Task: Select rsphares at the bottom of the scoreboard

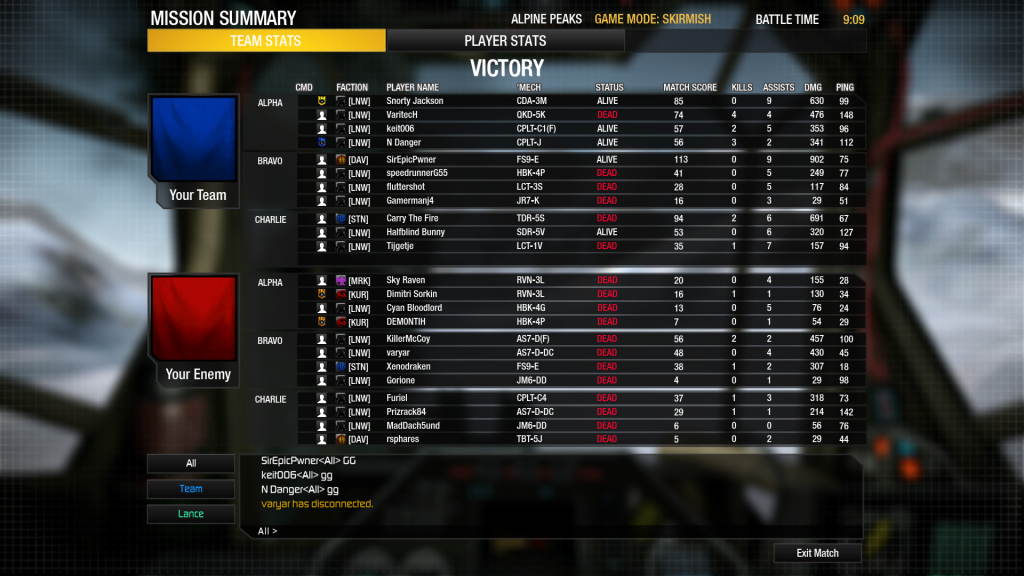Action: coord(404,439)
